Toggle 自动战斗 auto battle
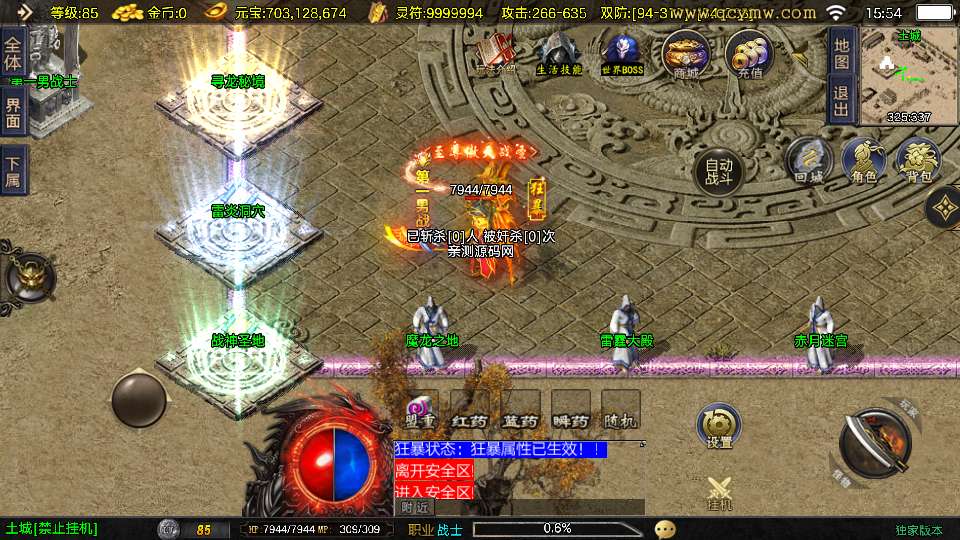This screenshot has height=540, width=960. (719, 171)
